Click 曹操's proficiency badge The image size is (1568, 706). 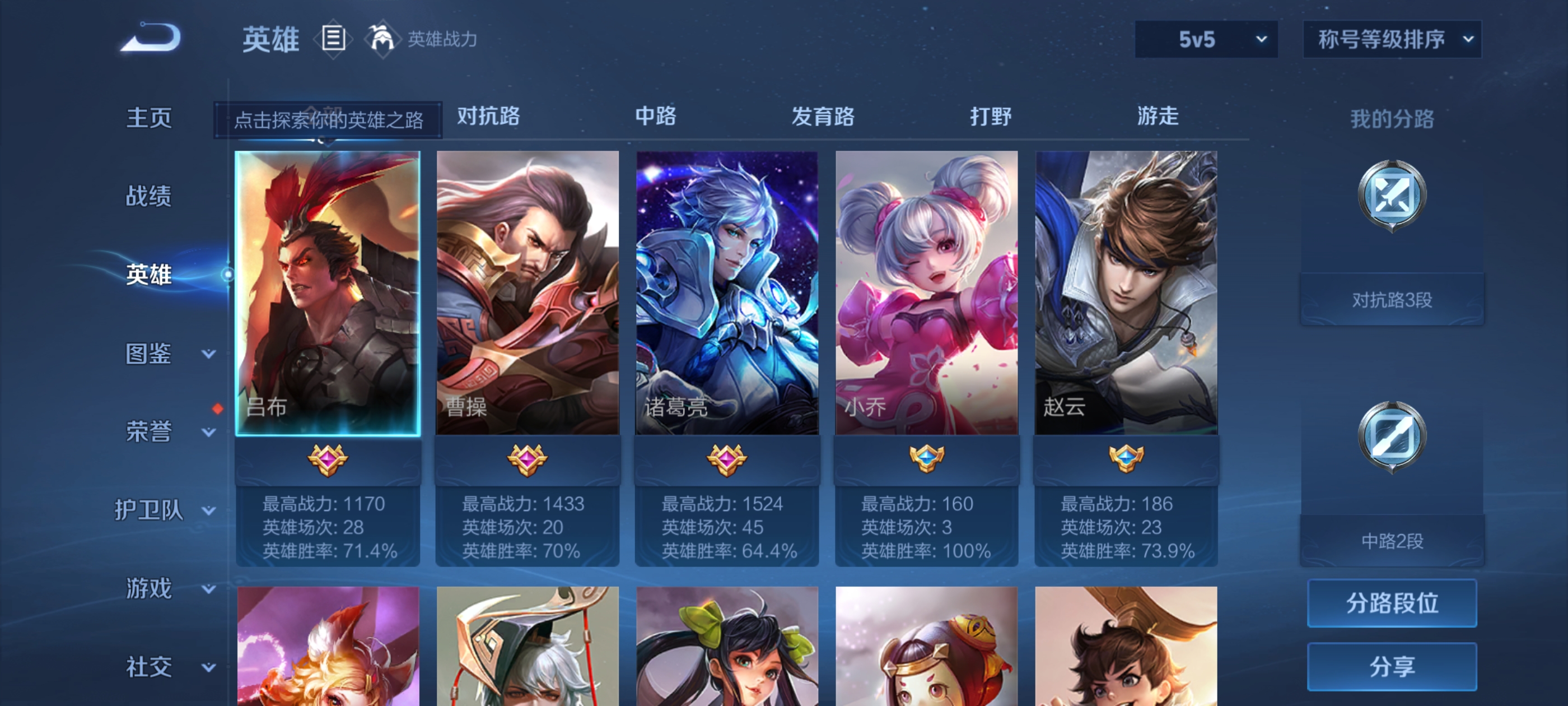(527, 461)
